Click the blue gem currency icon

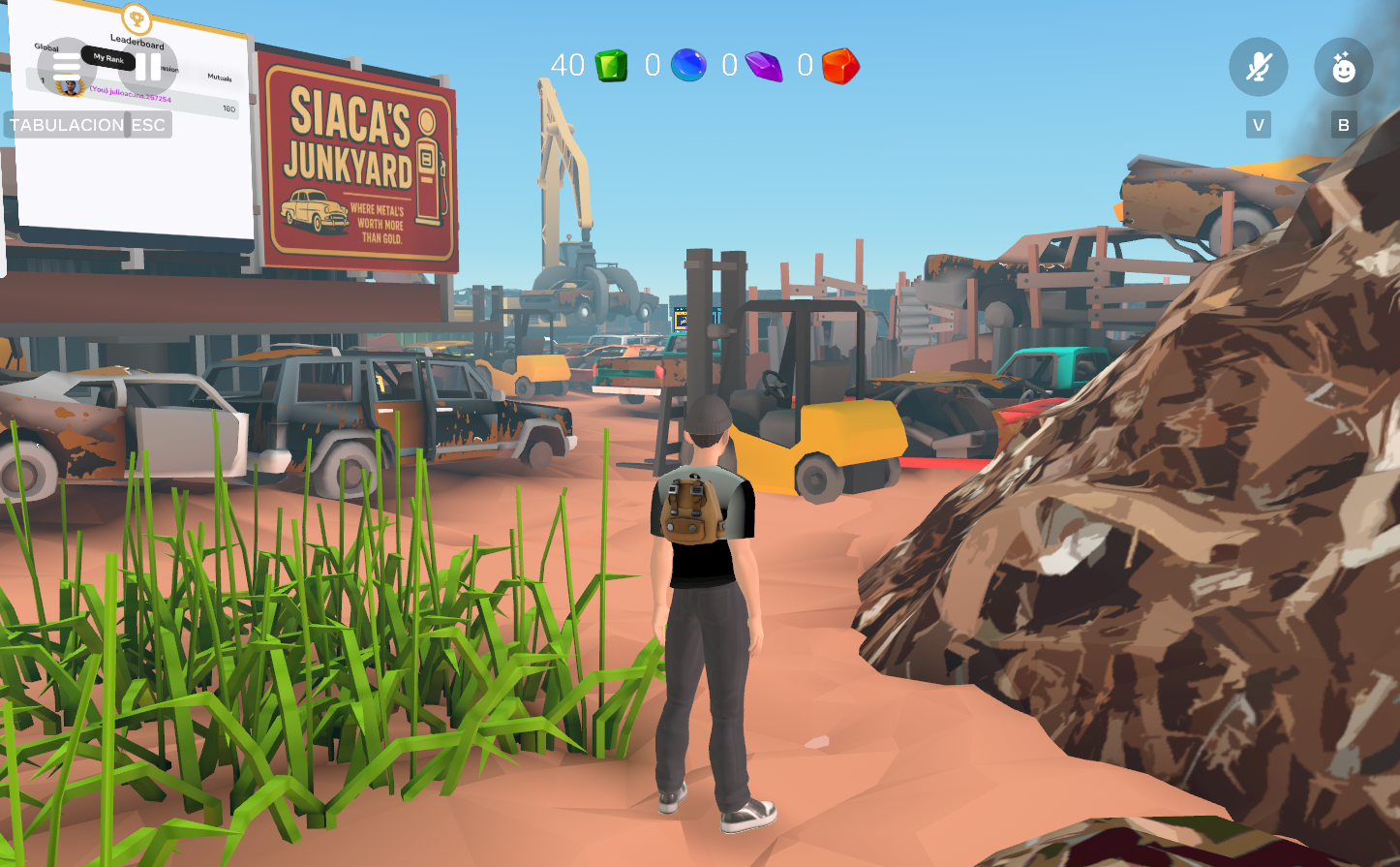click(688, 66)
